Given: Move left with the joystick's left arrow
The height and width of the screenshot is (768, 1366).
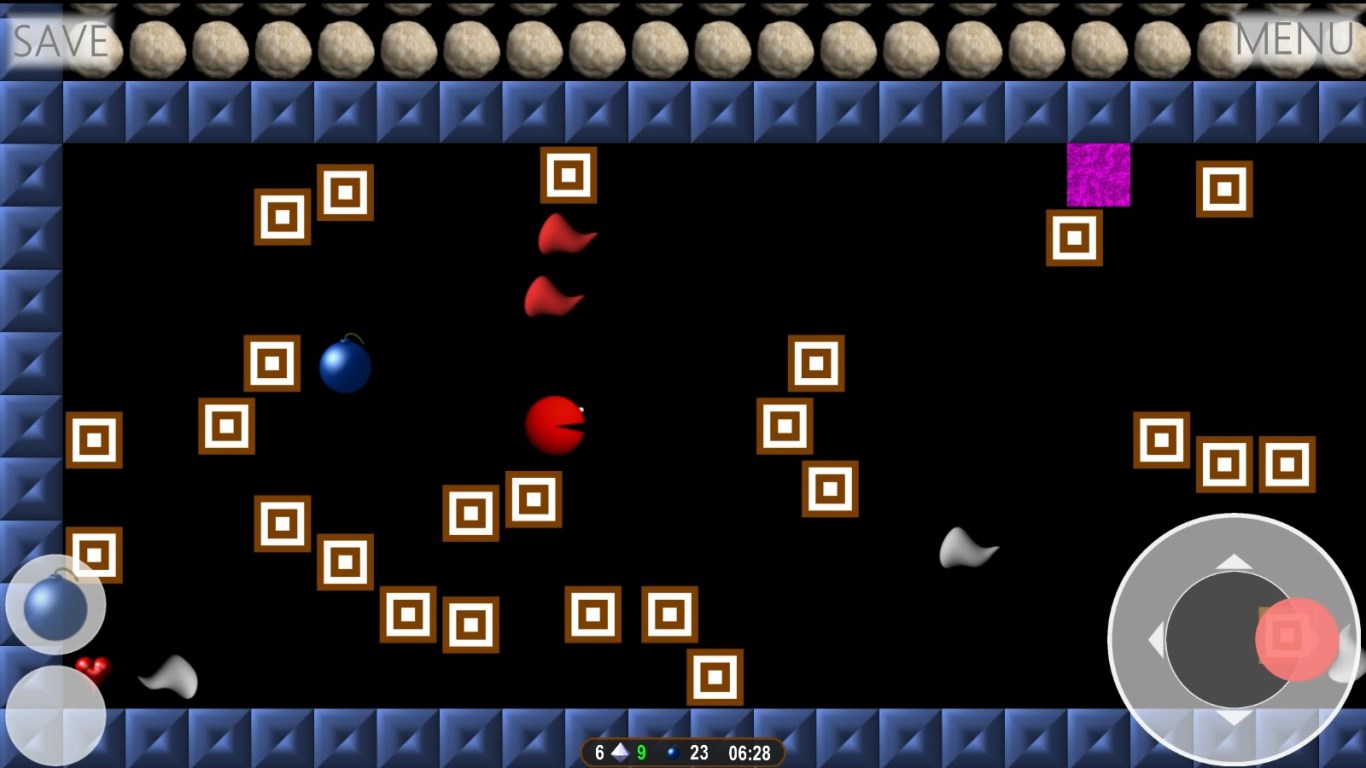Looking at the screenshot, I should 1157,639.
